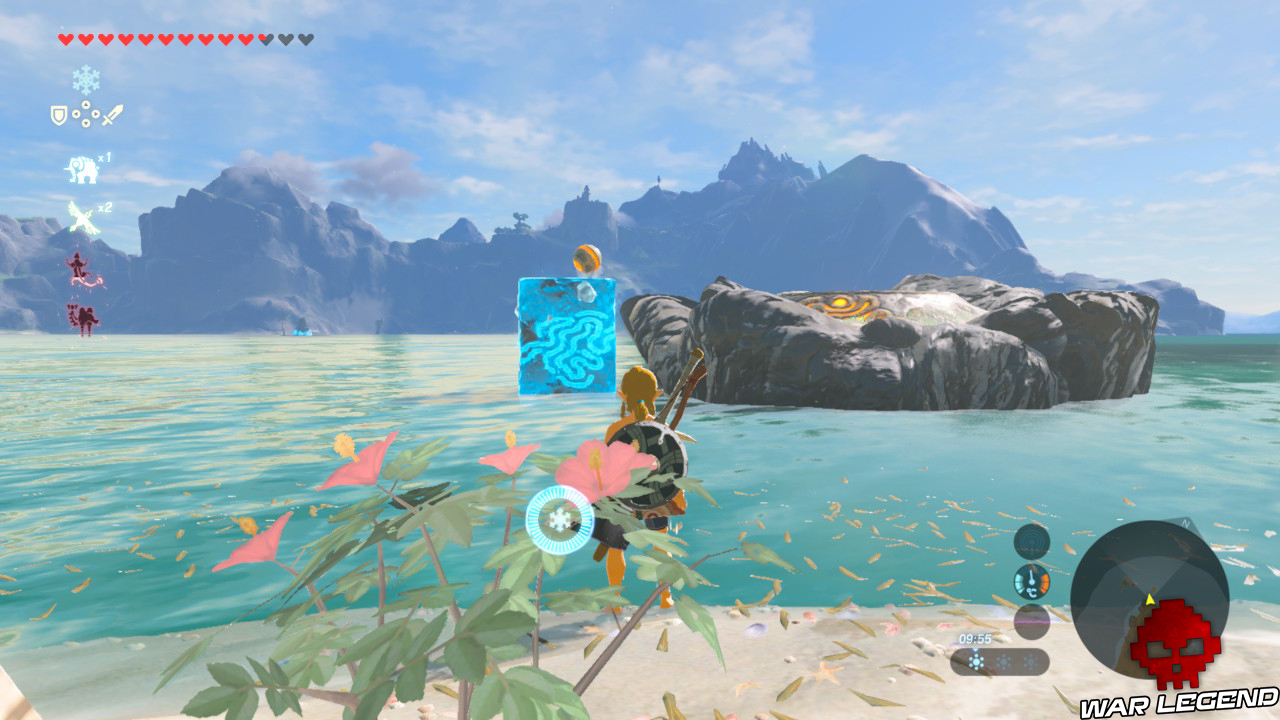
Task: Select the last grey empty heart container
Action: click(303, 39)
